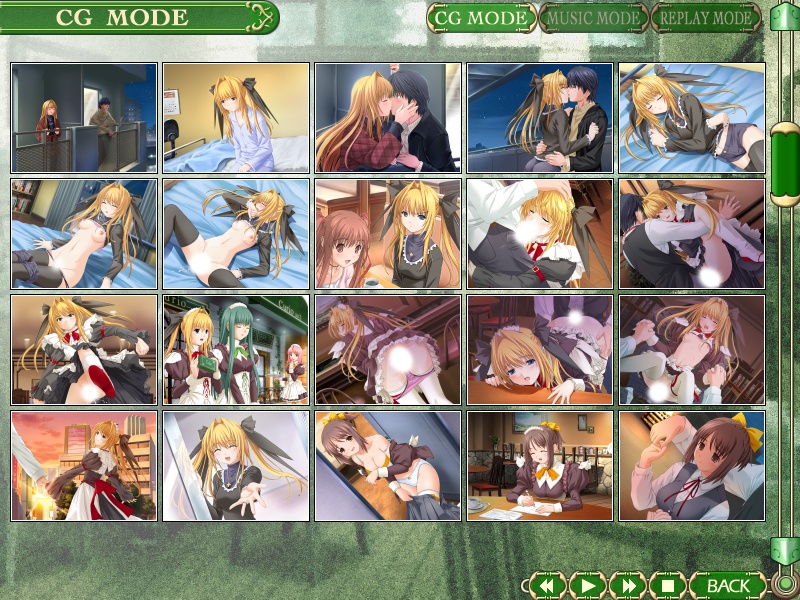The image size is (800, 600).
Task: Click the BACK button
Action: tap(727, 584)
